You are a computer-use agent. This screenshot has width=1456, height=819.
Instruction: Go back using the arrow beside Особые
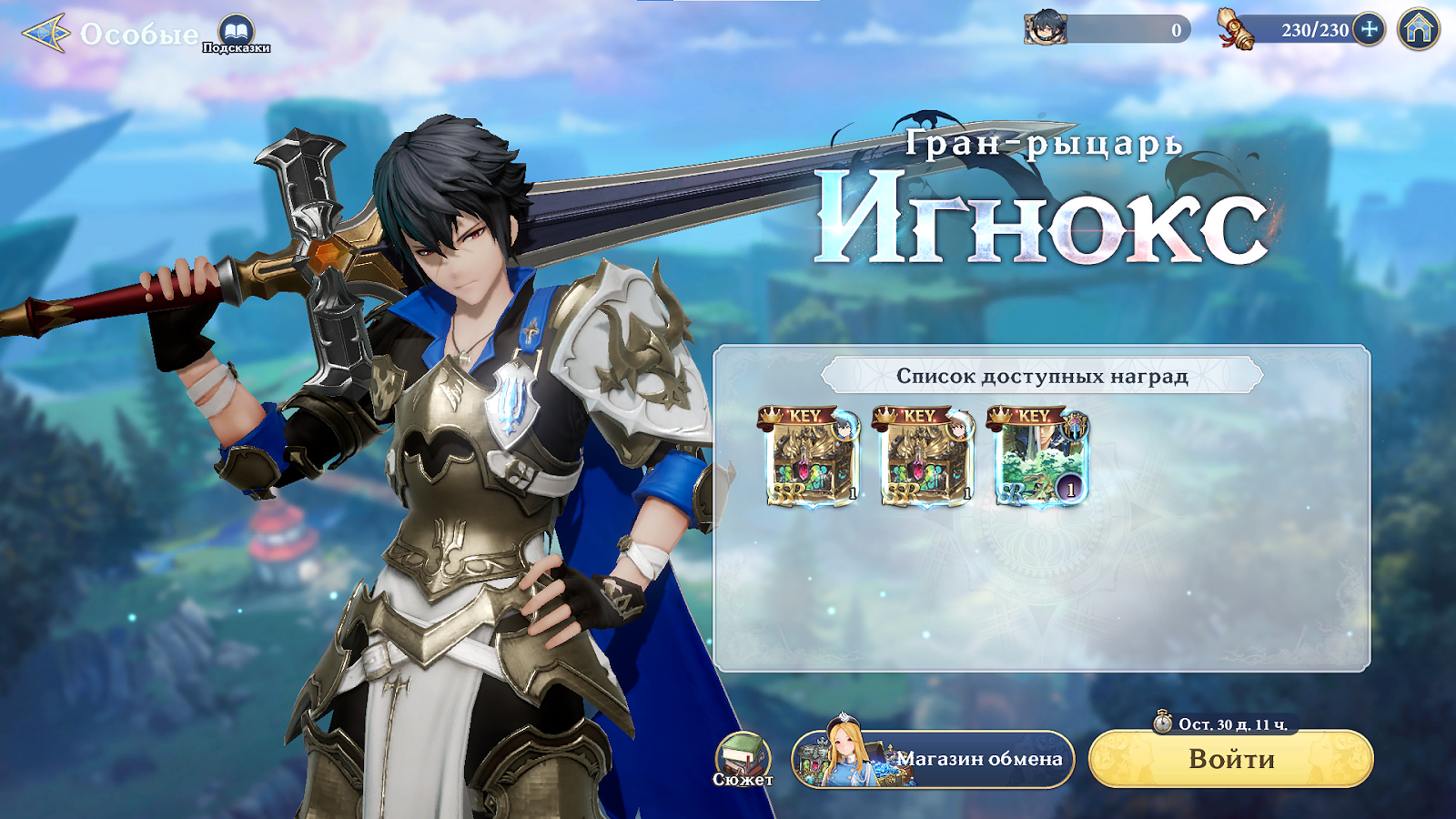tap(45, 34)
